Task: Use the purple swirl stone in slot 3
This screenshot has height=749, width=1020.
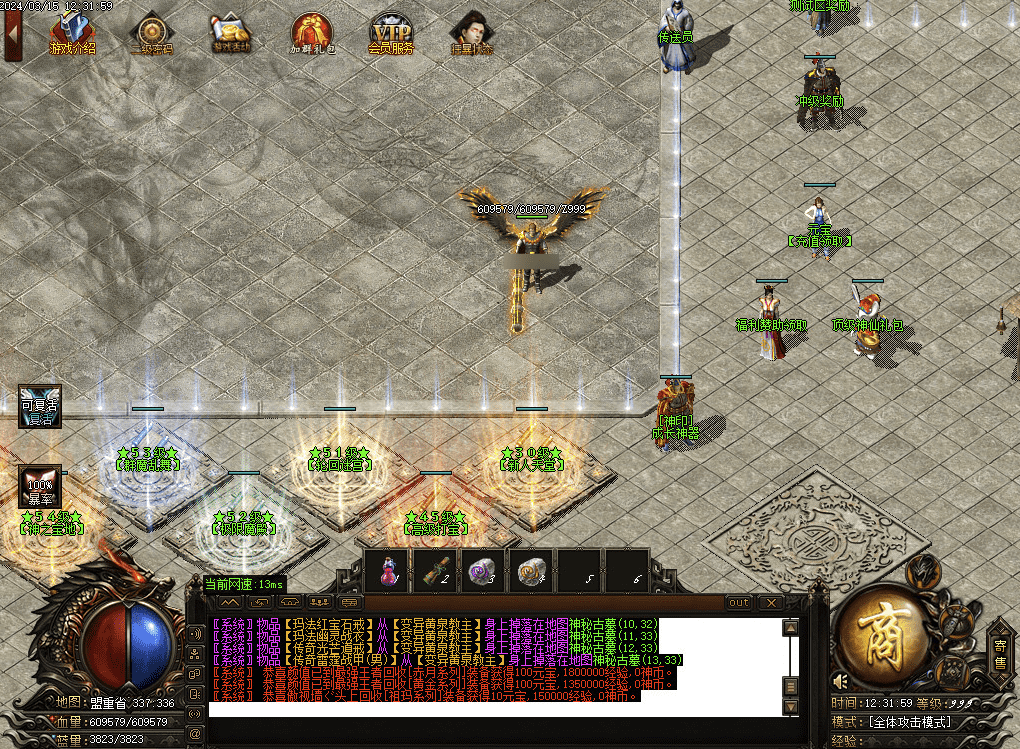Action: (x=483, y=572)
